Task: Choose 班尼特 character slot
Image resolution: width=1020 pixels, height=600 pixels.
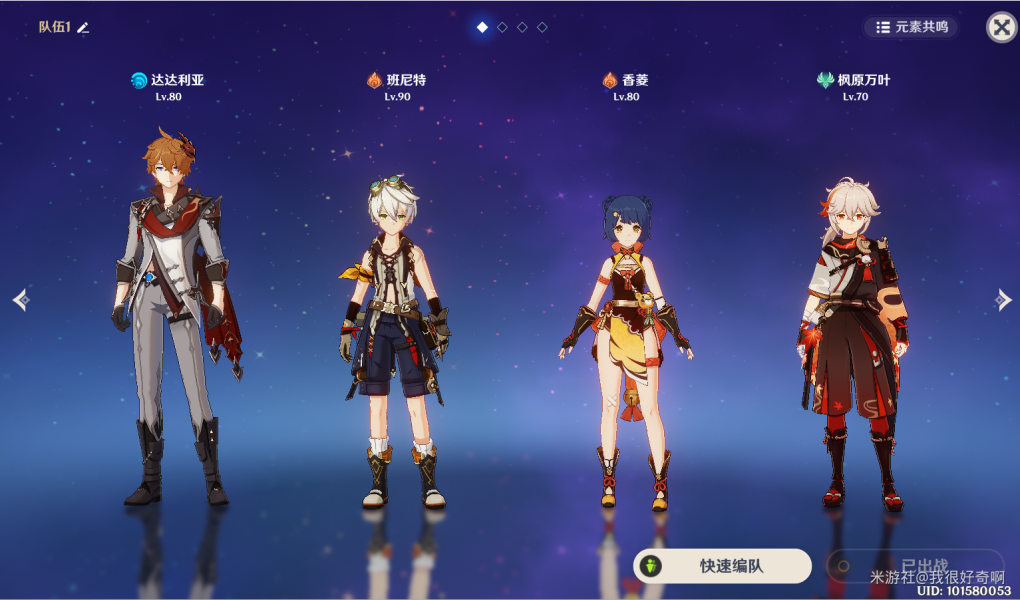Action: click(x=395, y=330)
